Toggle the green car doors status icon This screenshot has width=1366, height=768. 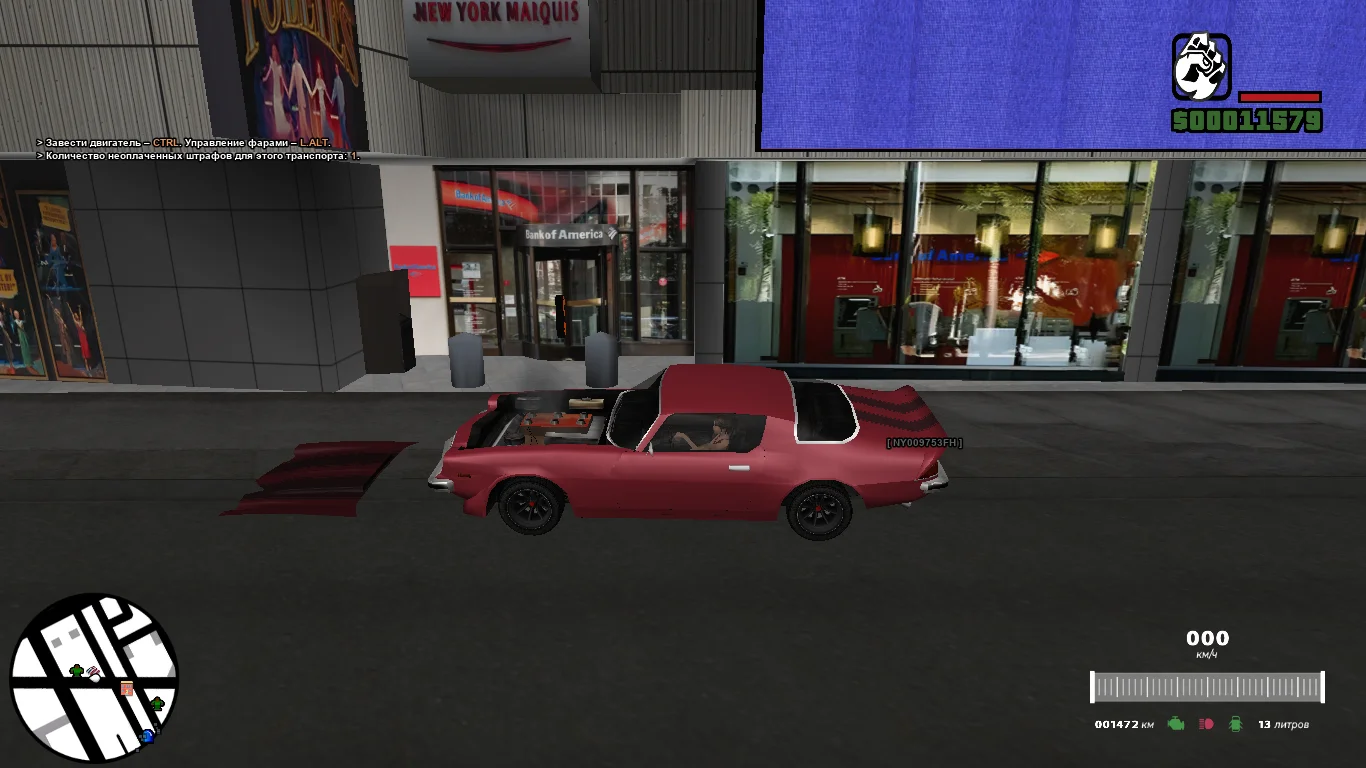click(x=1236, y=724)
